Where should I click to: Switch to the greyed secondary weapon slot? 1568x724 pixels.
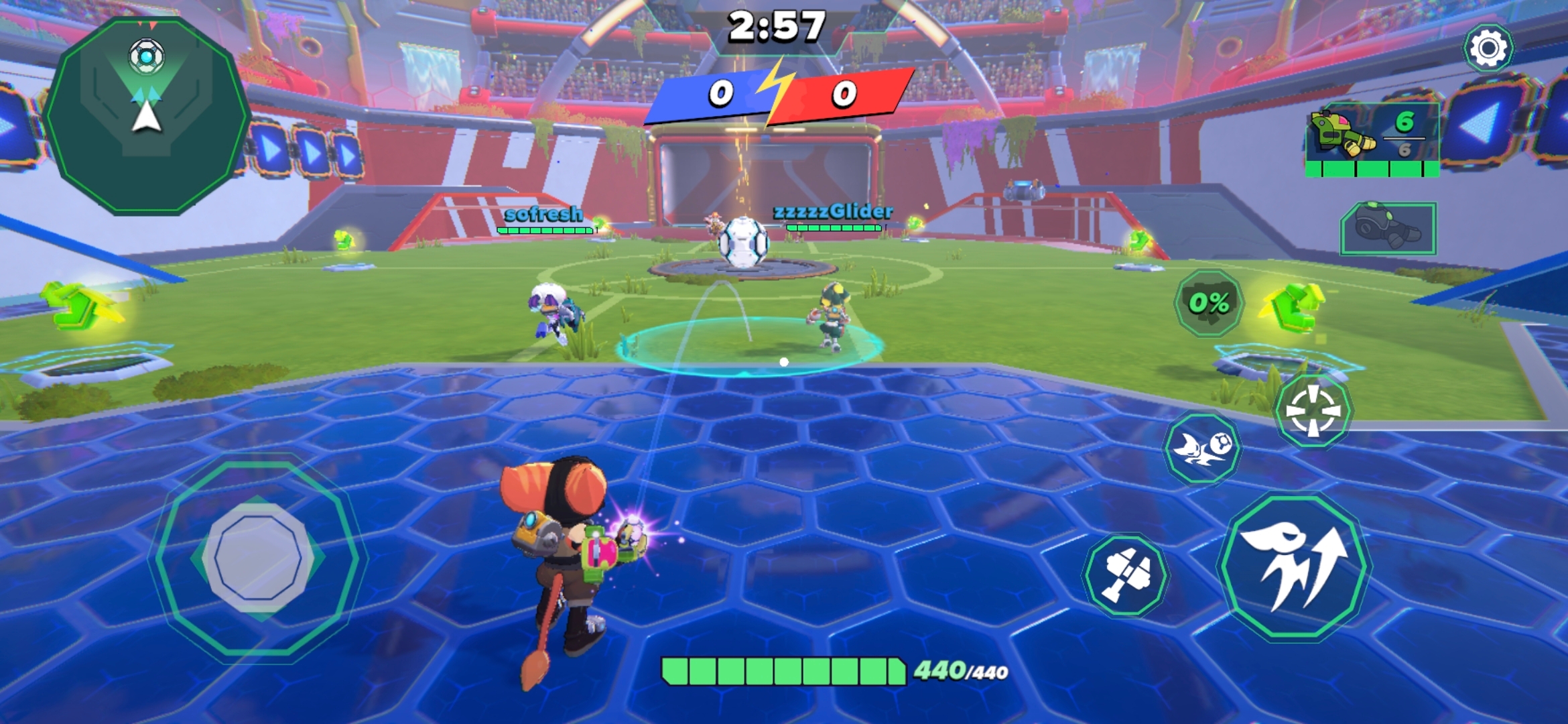coord(1387,229)
